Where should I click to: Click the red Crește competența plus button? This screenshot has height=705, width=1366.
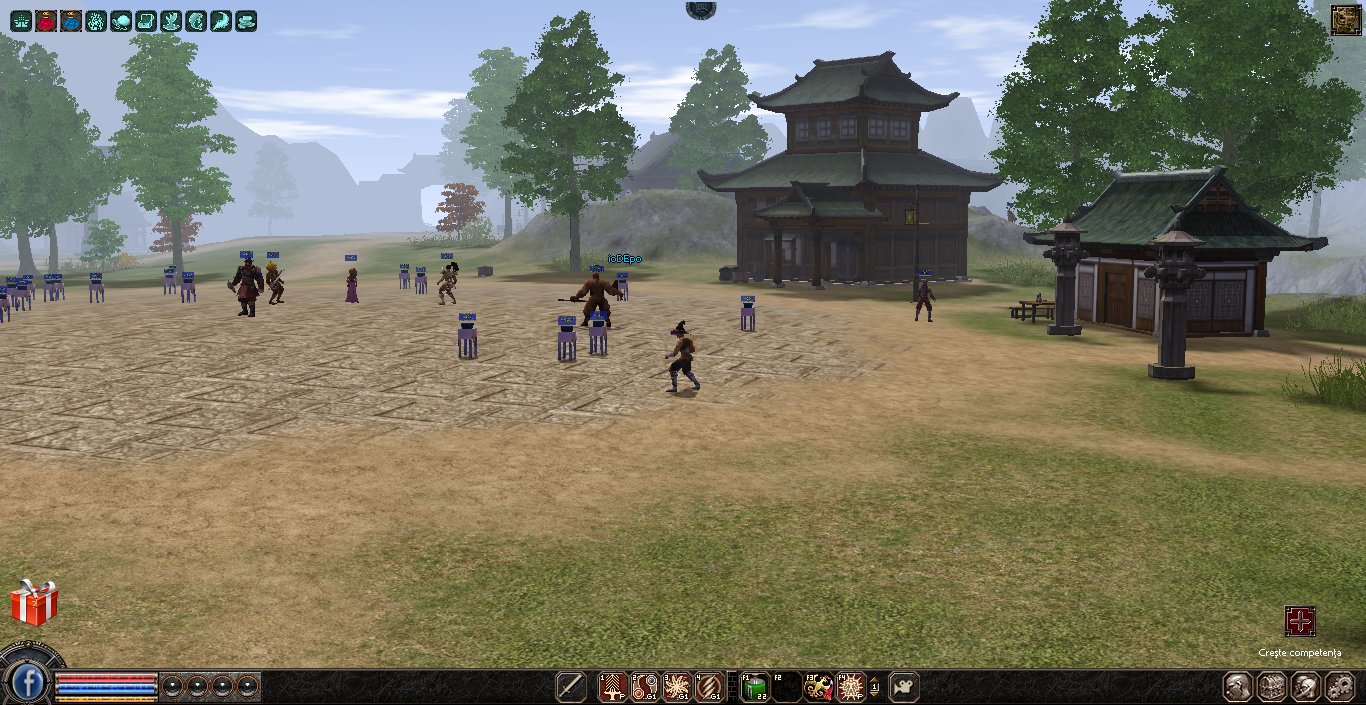(x=1300, y=621)
